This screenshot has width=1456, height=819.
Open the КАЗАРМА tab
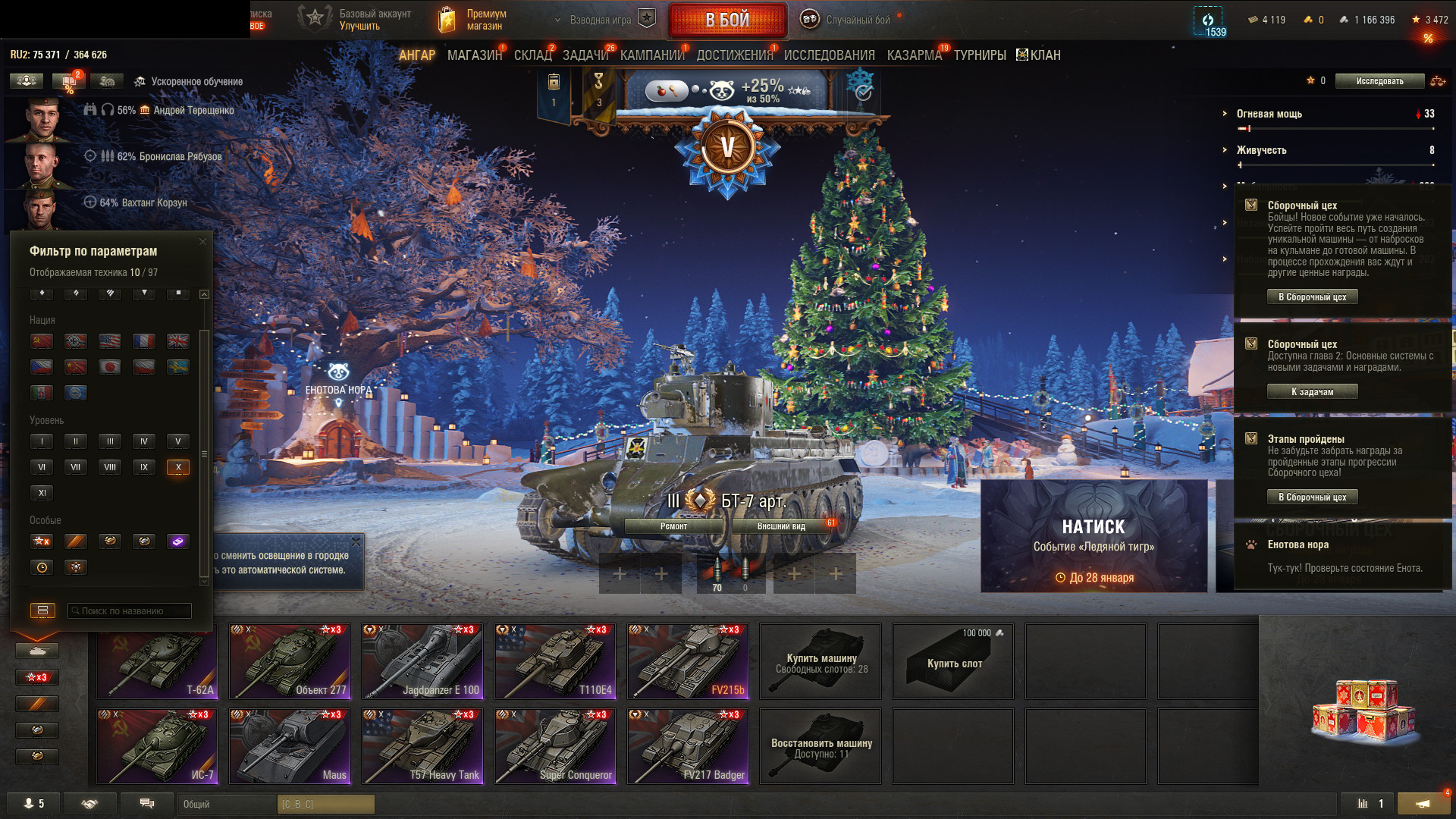[914, 55]
